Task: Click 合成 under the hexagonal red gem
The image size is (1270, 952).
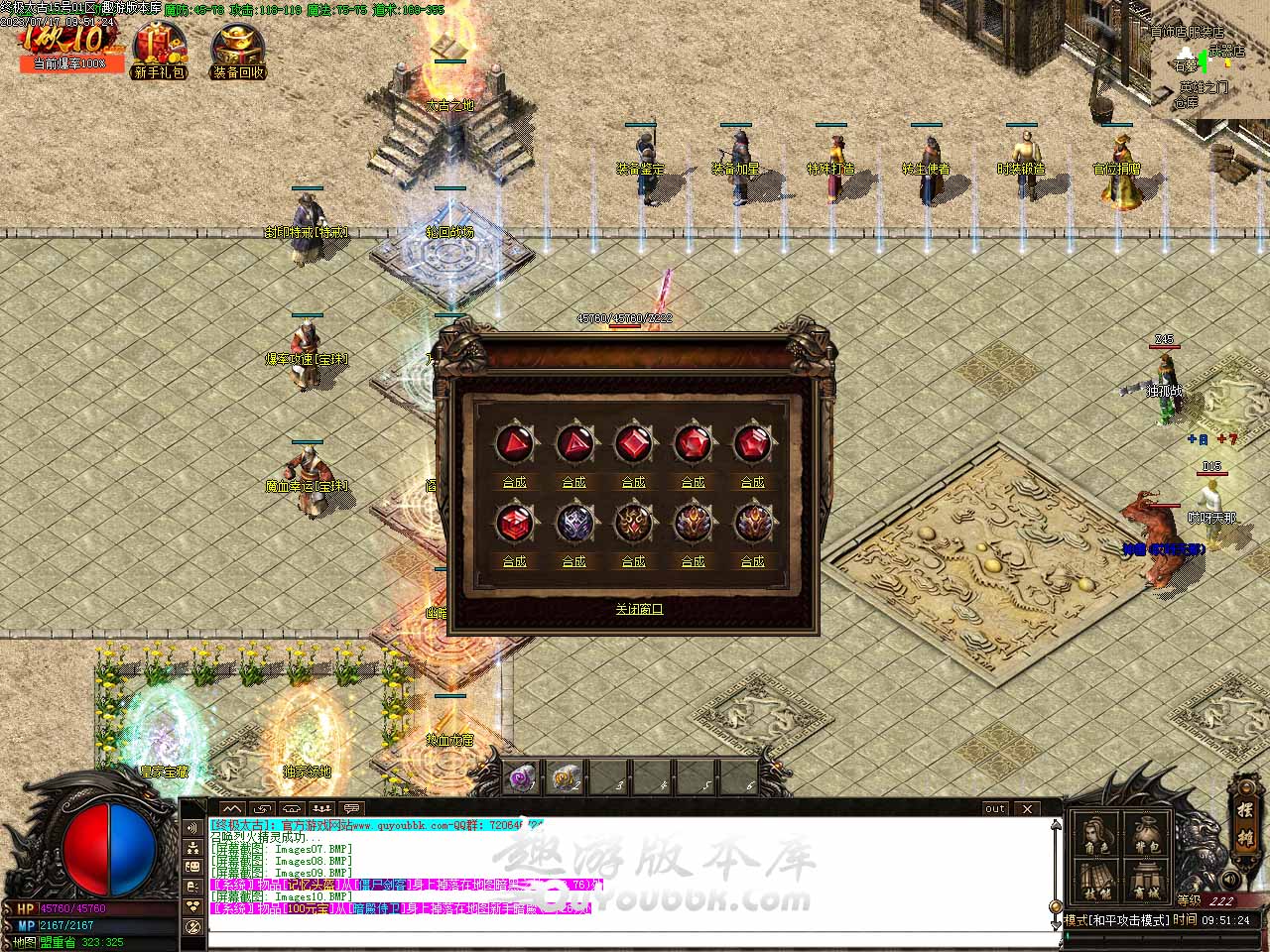Action: [x=514, y=561]
